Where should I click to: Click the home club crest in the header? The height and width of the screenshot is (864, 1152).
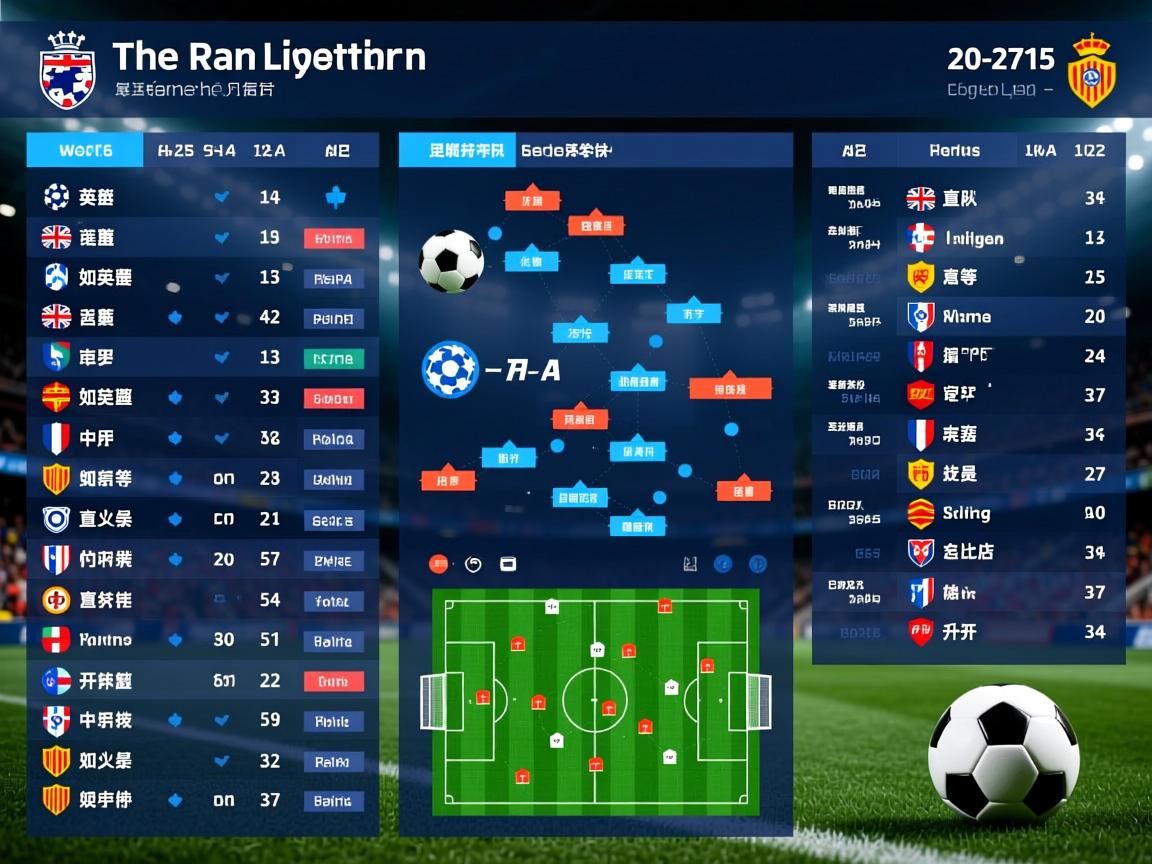click(x=68, y=70)
